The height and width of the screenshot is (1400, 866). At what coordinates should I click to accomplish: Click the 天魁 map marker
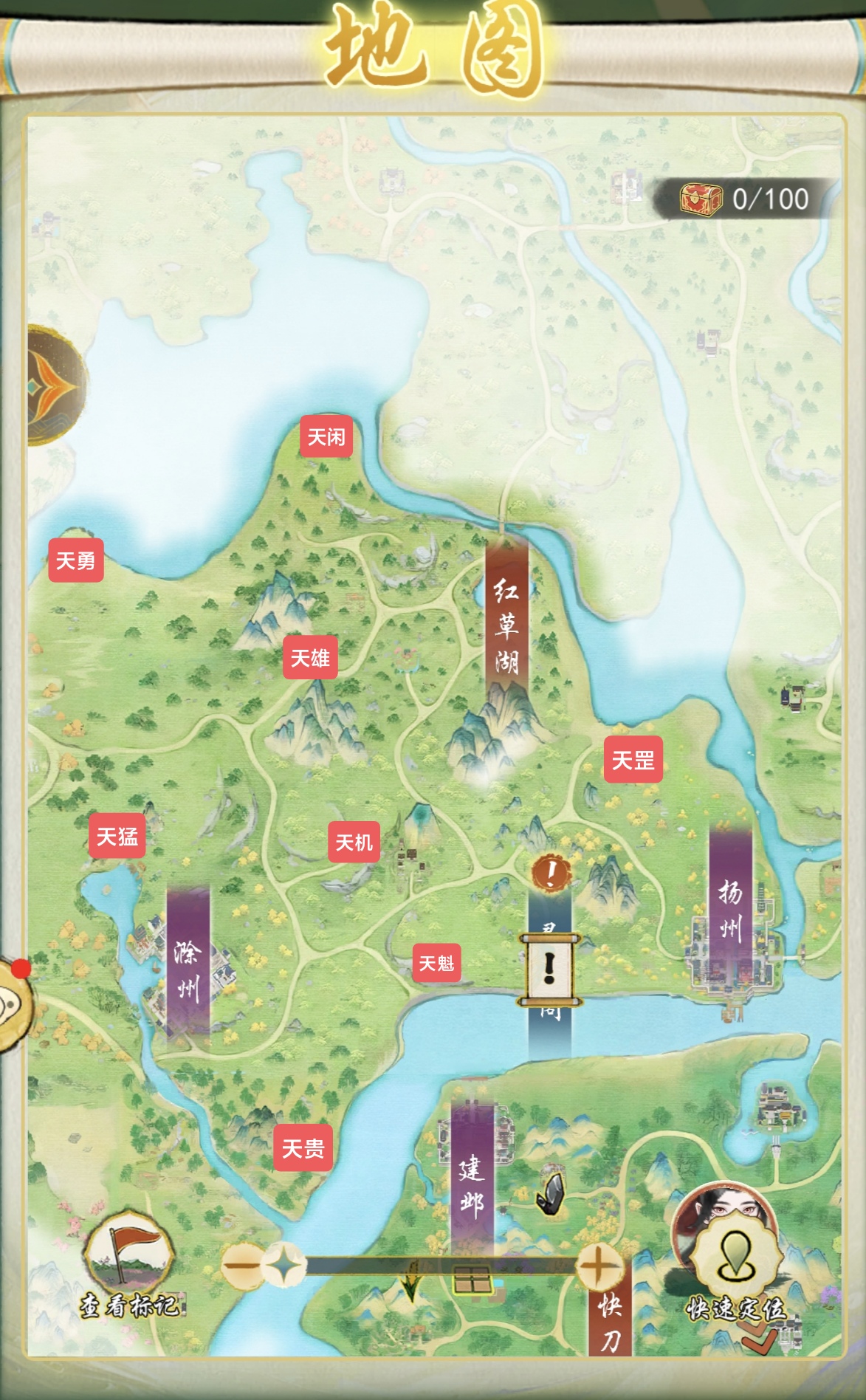tap(436, 963)
